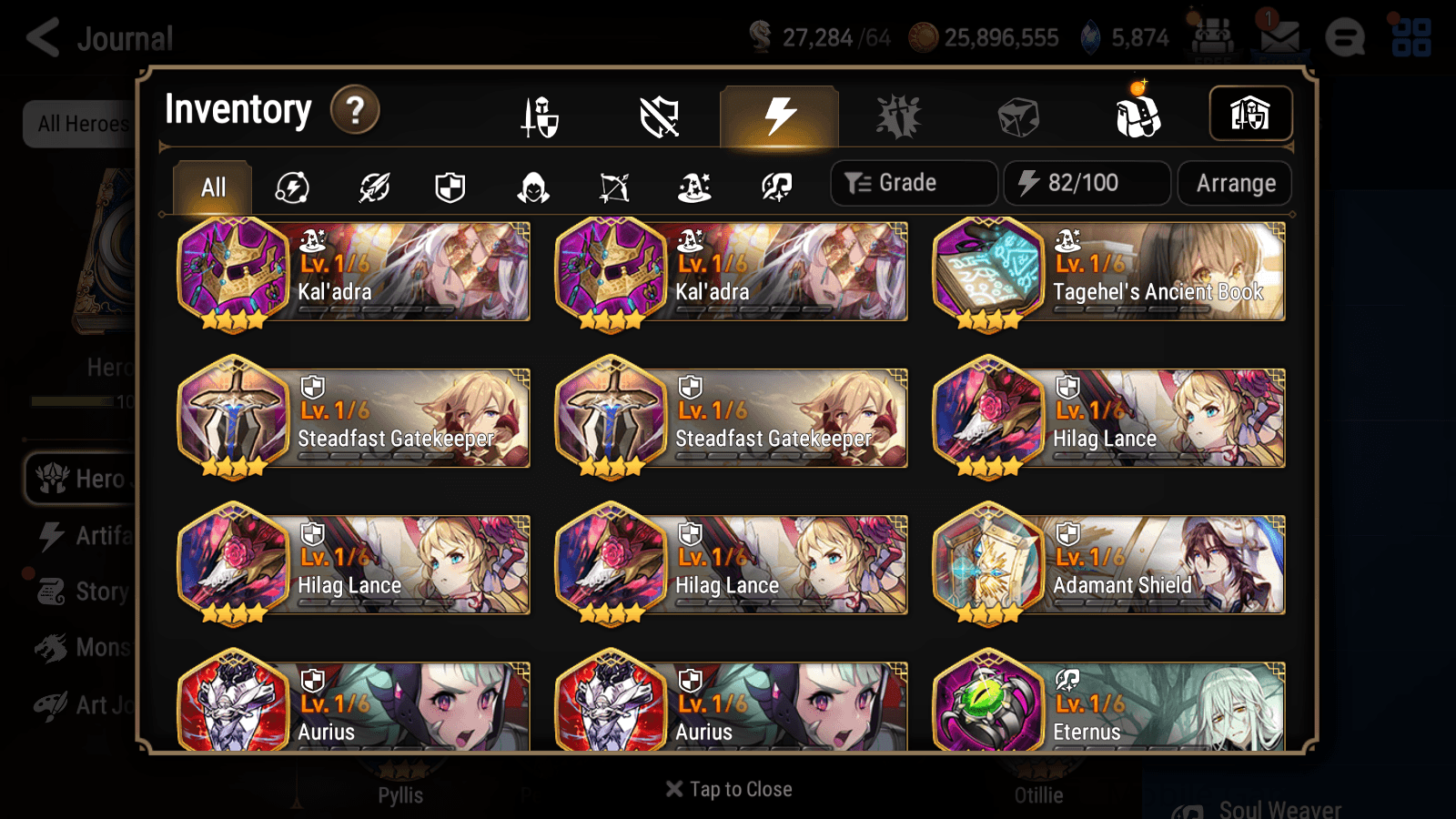The image size is (1456, 819).
Task: Tap to Close the inventory
Action: pyautogui.click(x=728, y=788)
